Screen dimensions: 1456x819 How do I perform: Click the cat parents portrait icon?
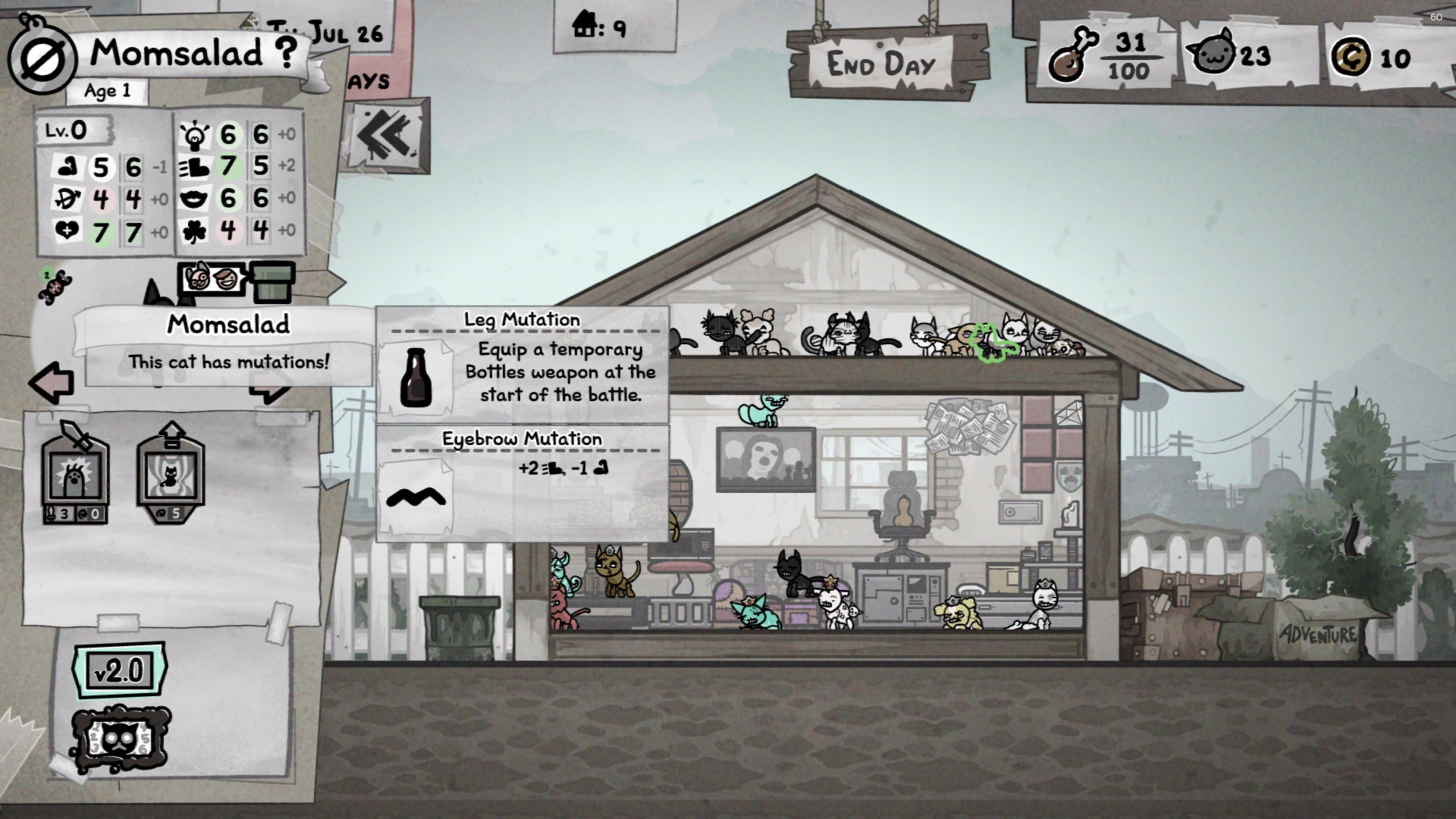(x=212, y=280)
